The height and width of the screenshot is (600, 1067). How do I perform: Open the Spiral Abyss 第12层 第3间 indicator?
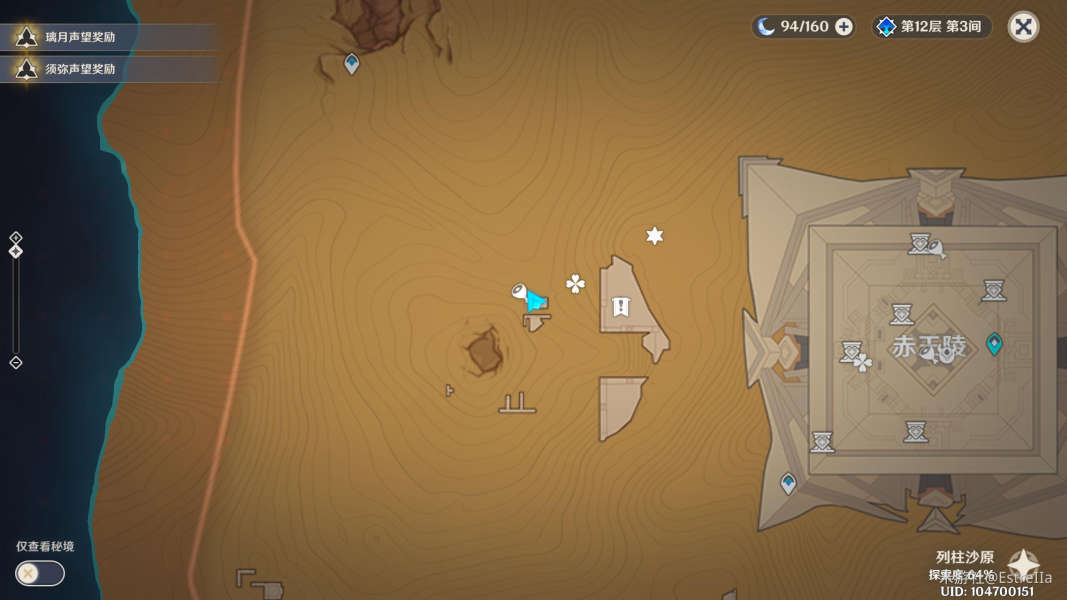point(932,27)
